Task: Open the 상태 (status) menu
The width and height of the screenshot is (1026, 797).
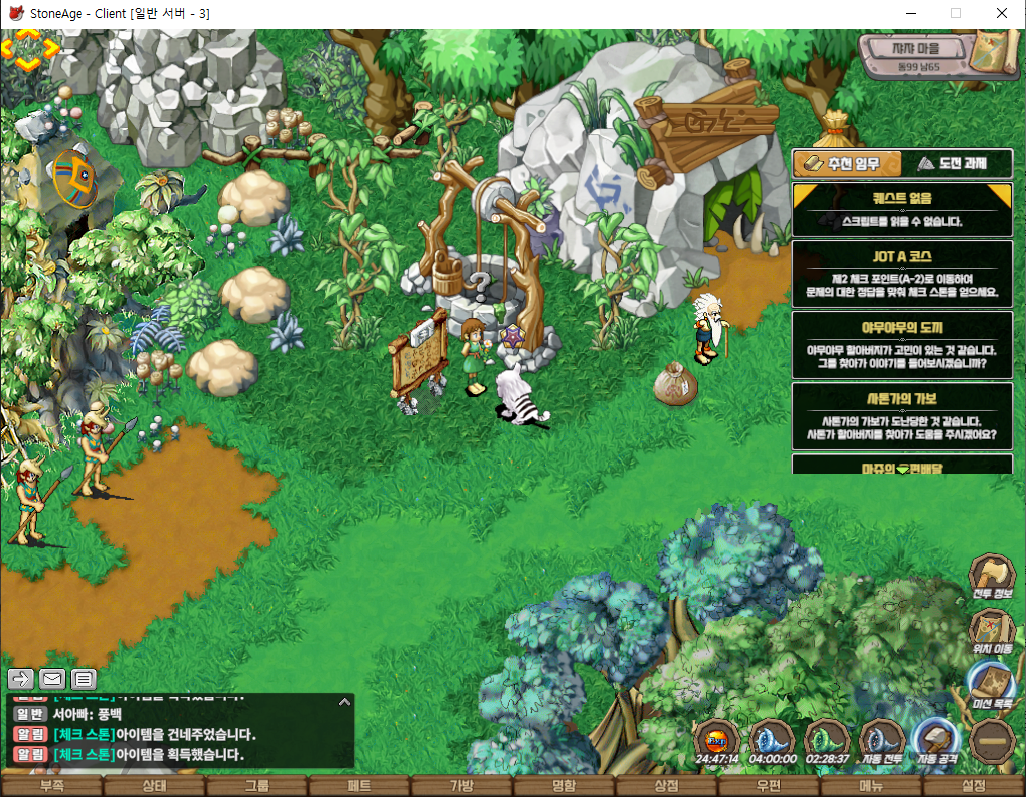Action: click(154, 786)
